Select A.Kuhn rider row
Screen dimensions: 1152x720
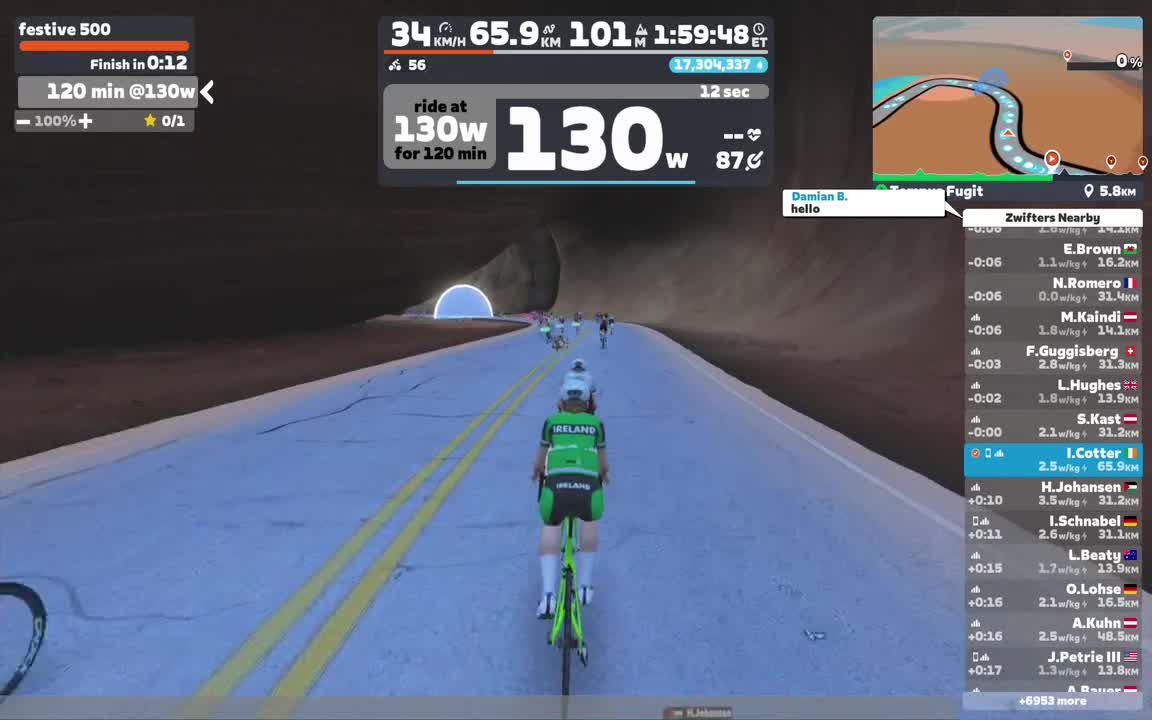[1052, 630]
